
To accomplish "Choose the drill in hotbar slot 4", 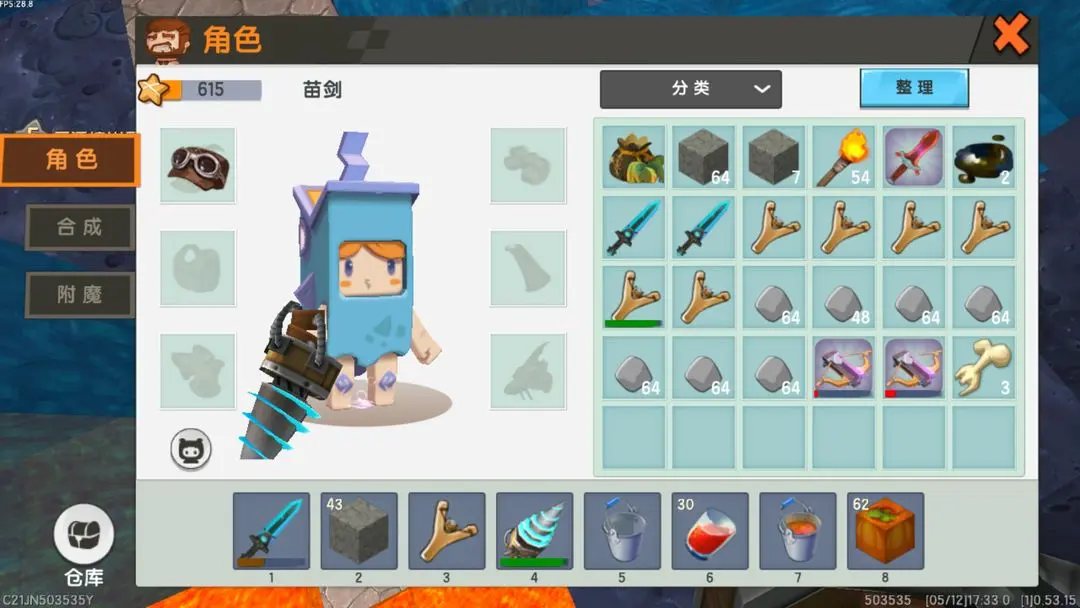I will [x=535, y=531].
